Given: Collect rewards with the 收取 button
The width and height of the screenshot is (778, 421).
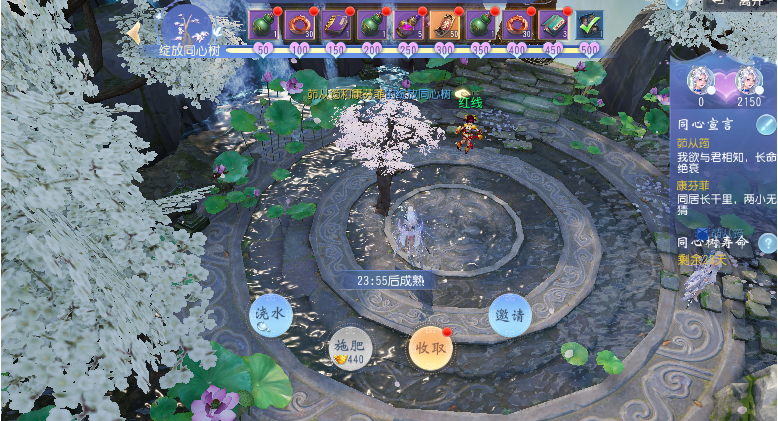Looking at the screenshot, I should (x=431, y=347).
